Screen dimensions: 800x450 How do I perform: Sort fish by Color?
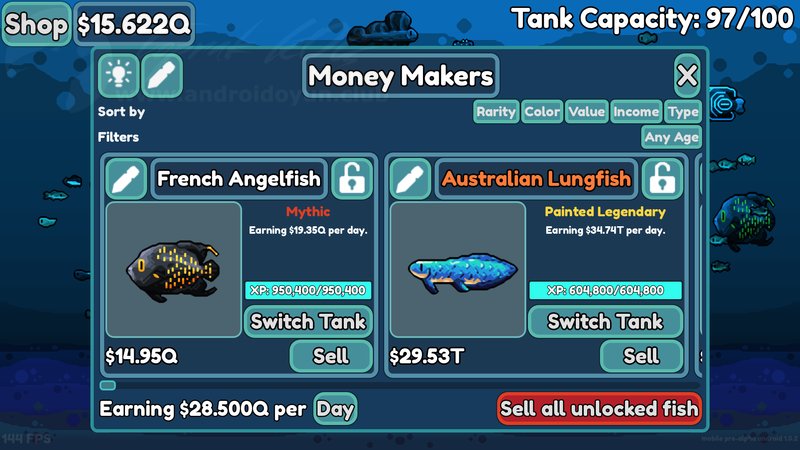[x=542, y=112]
